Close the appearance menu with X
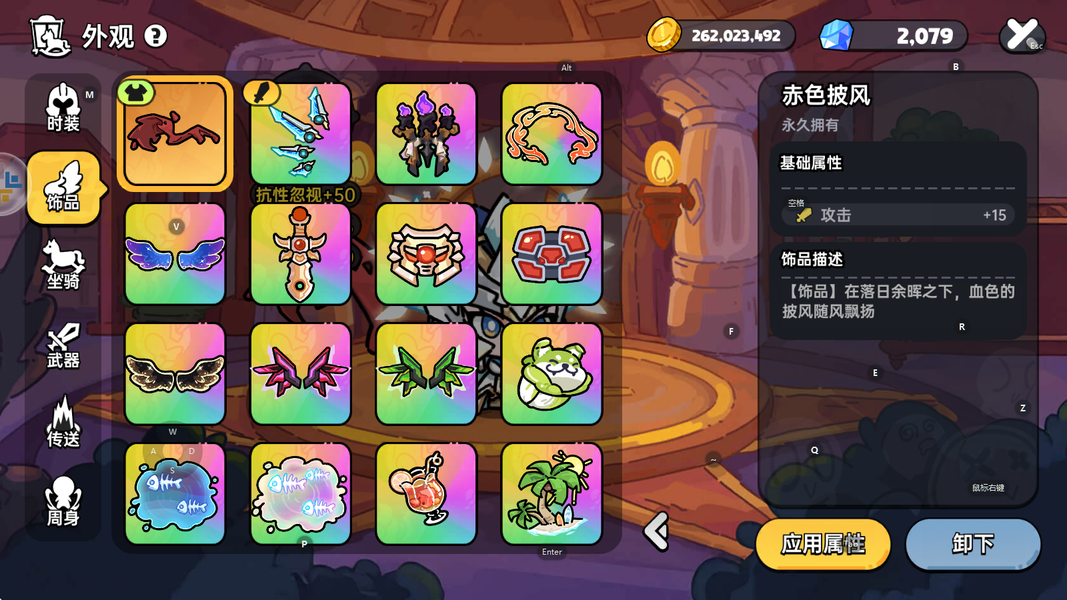Viewport: 1067px width, 600px height. 1021,35
